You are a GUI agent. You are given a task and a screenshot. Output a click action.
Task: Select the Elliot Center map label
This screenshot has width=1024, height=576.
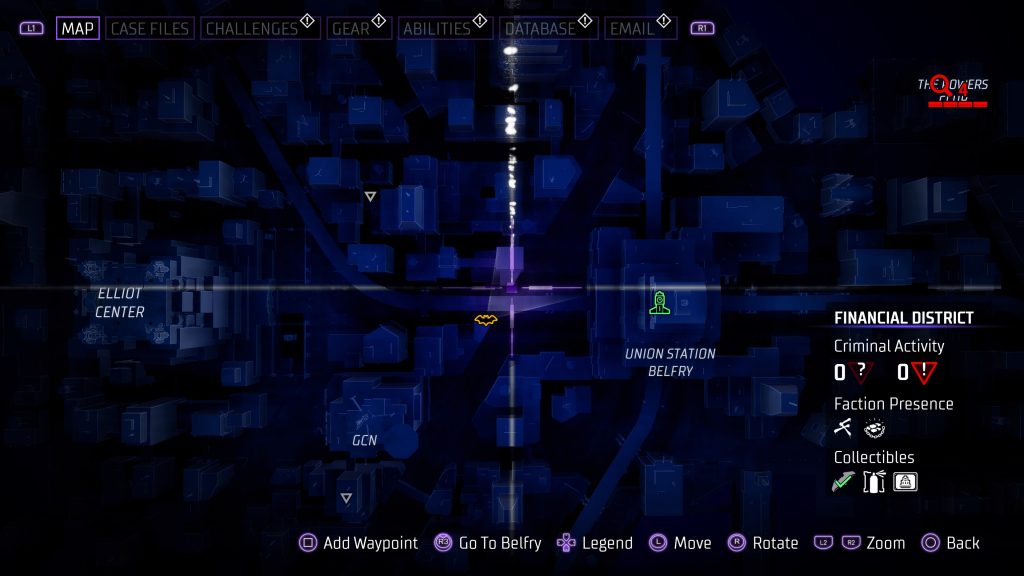pos(120,303)
